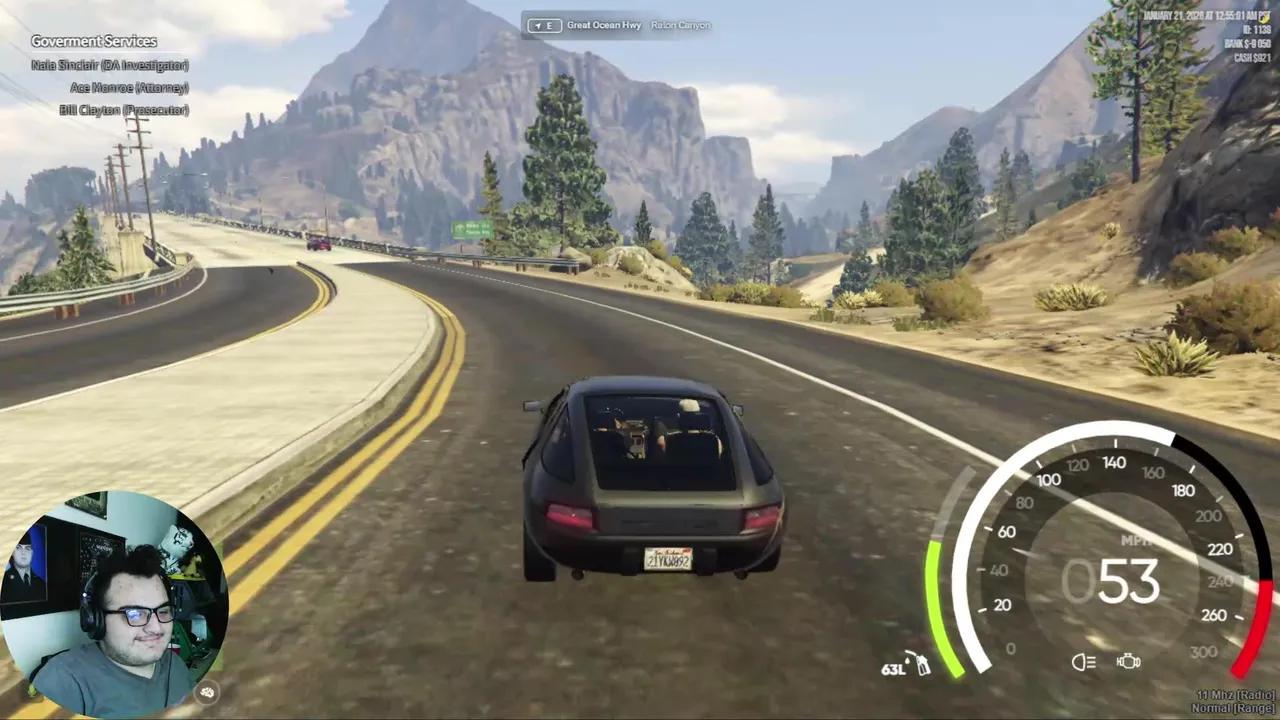Viewport: 1280px width, 720px height.
Task: Expand the Goverment Services roster list
Action: 94,41
